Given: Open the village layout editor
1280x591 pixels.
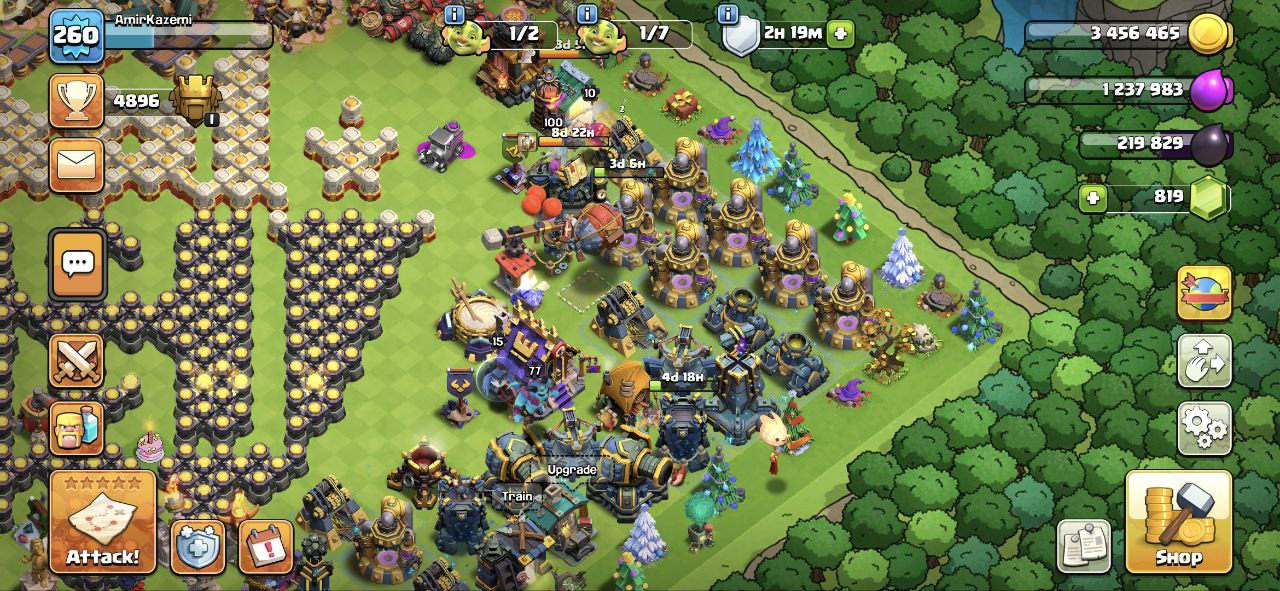Looking at the screenshot, I should (x=1204, y=362).
